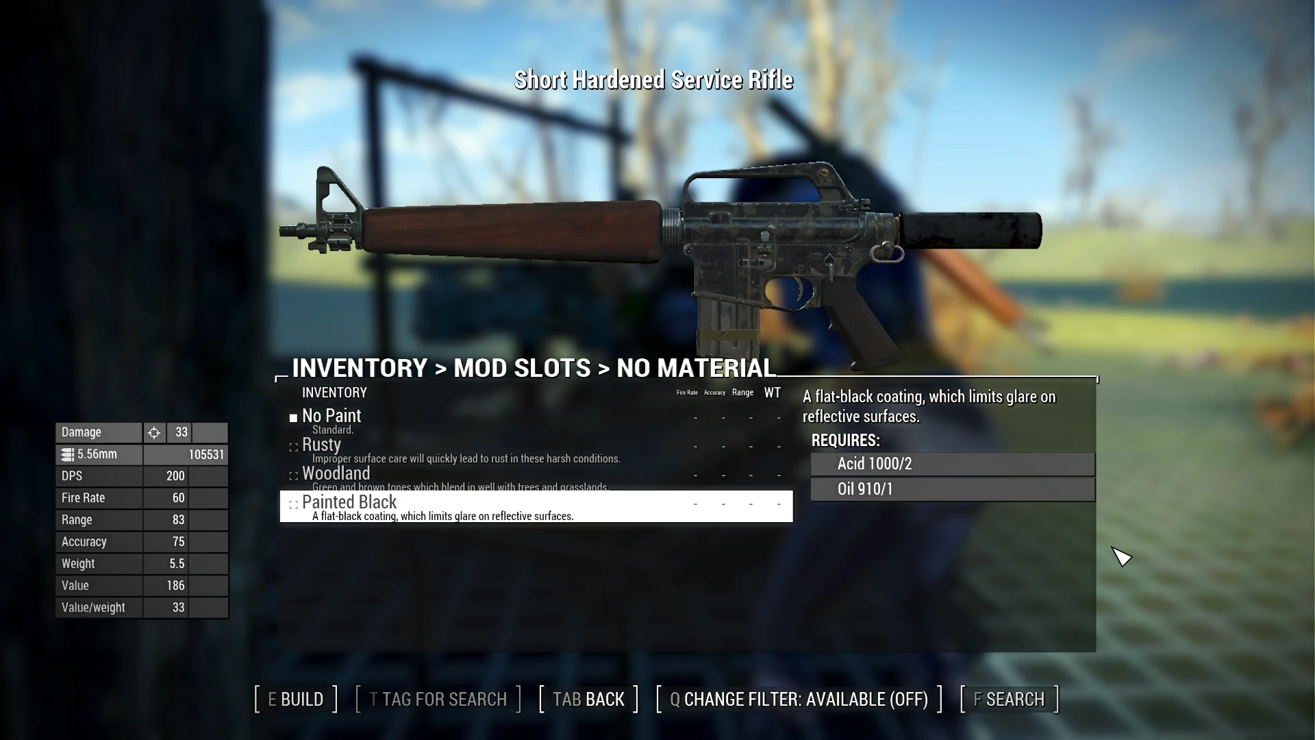Choose the Rusty paint mod
Image resolution: width=1315 pixels, height=740 pixels.
[322, 445]
